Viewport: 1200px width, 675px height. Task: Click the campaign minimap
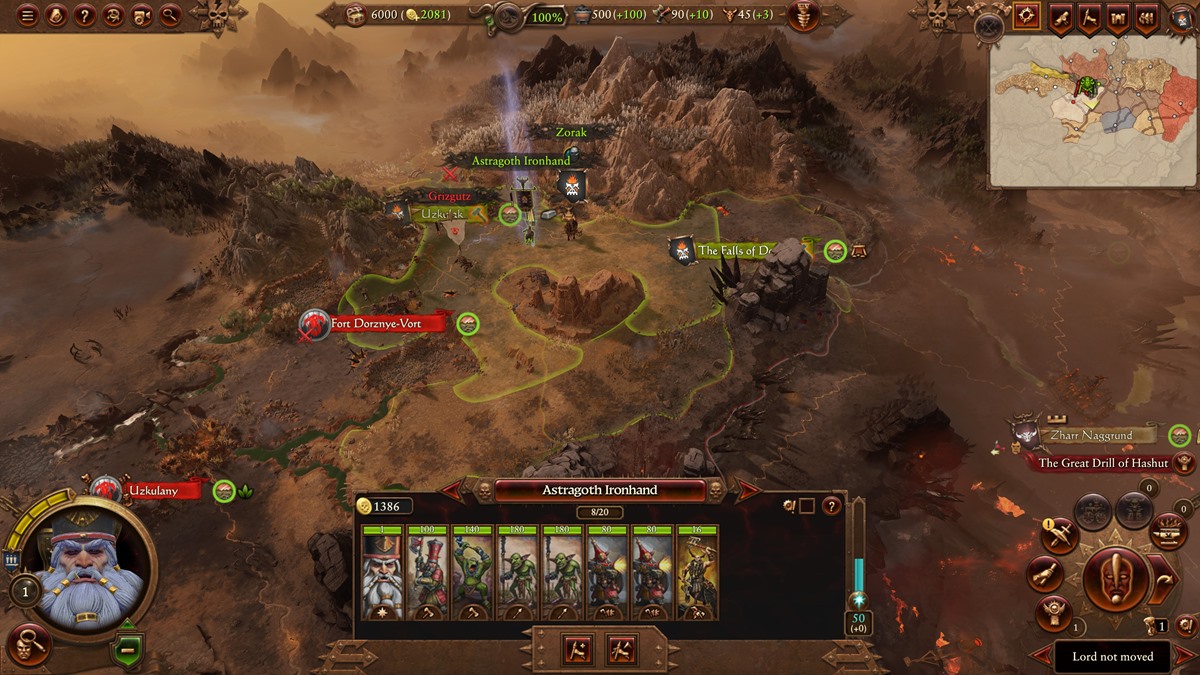1093,110
